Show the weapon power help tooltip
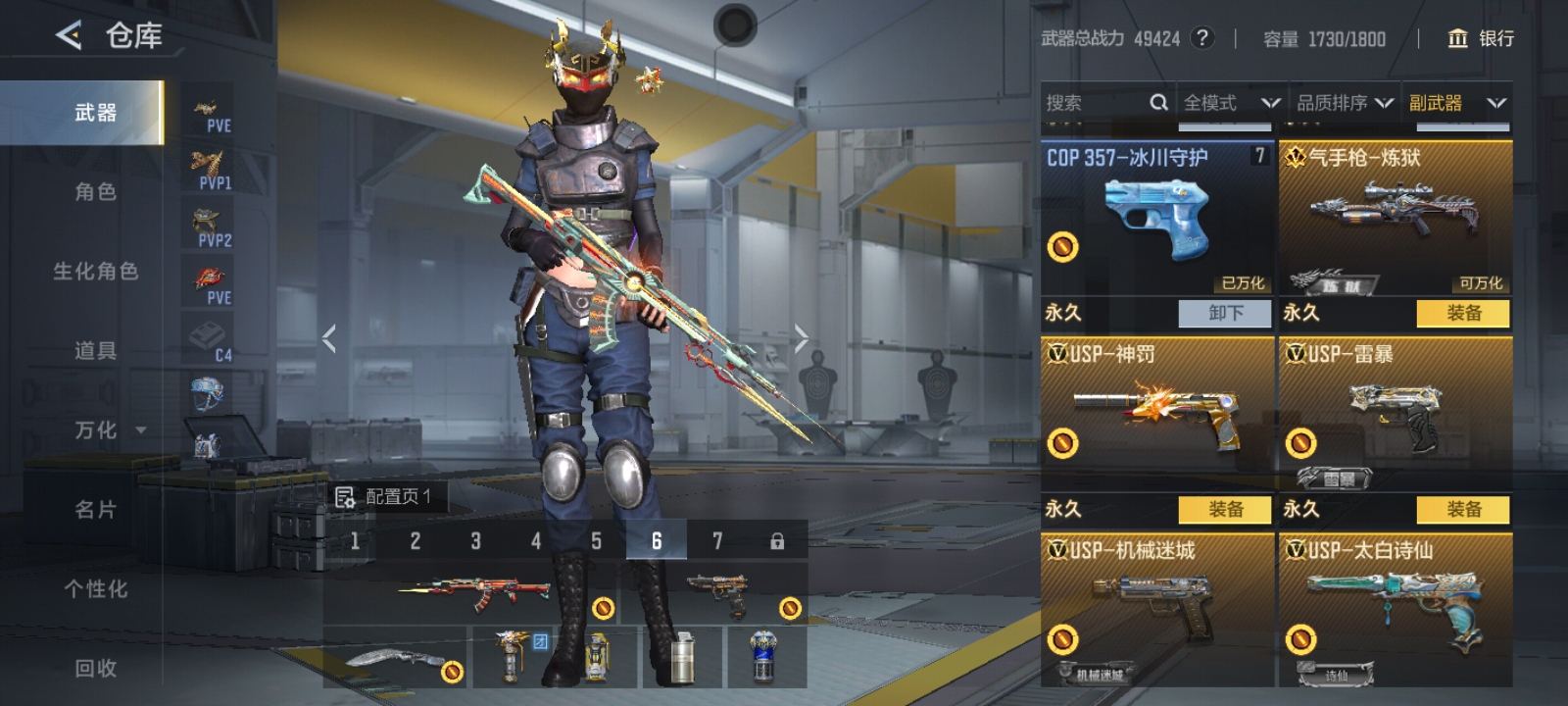This screenshot has height=706, width=1568. point(1201,38)
